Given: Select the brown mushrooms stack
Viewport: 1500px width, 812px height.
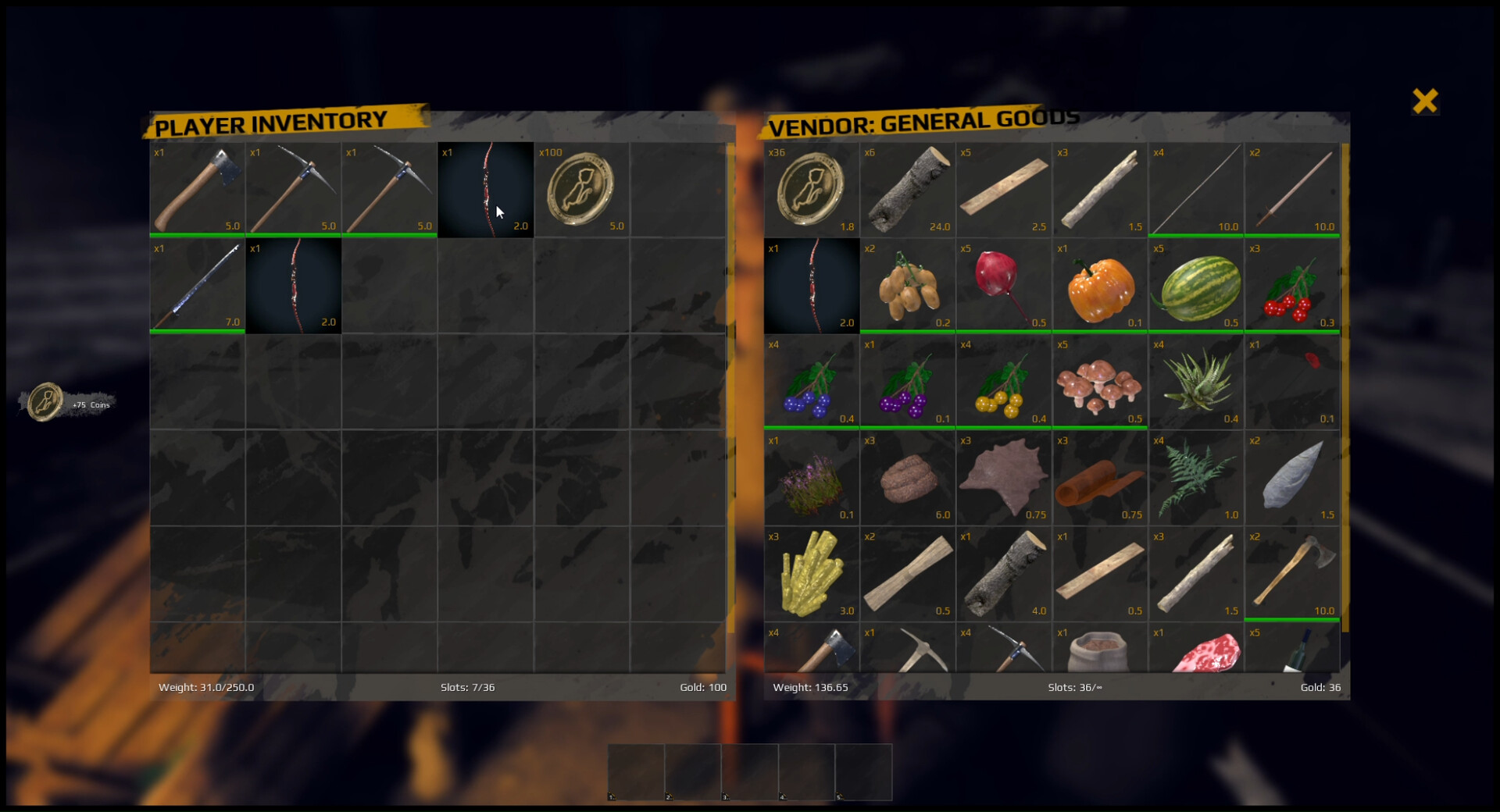Looking at the screenshot, I should (1099, 383).
